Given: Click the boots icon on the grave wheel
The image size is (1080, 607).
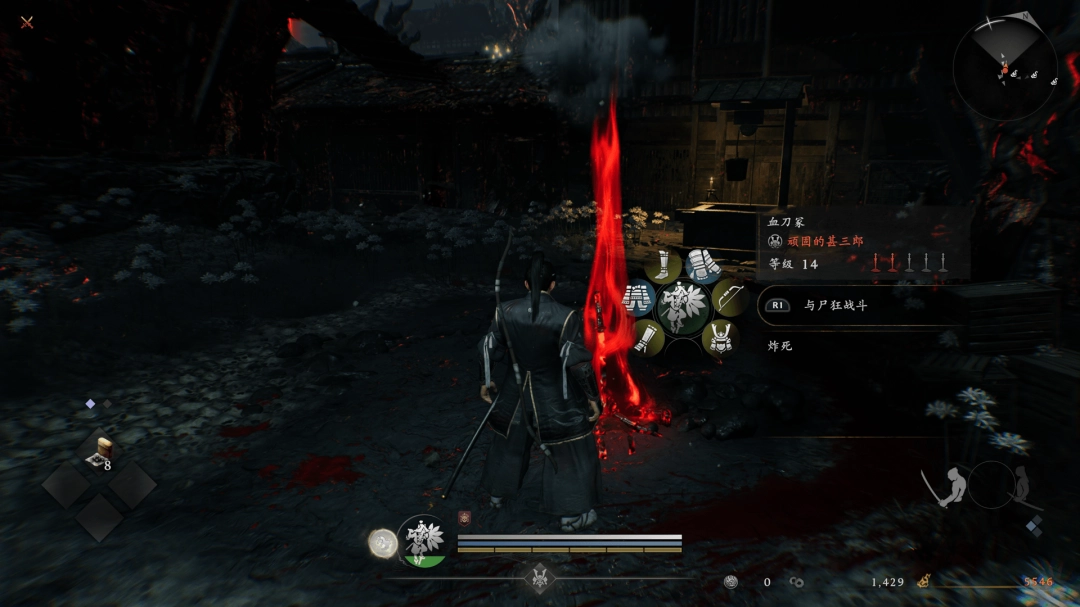Looking at the screenshot, I should (662, 266).
